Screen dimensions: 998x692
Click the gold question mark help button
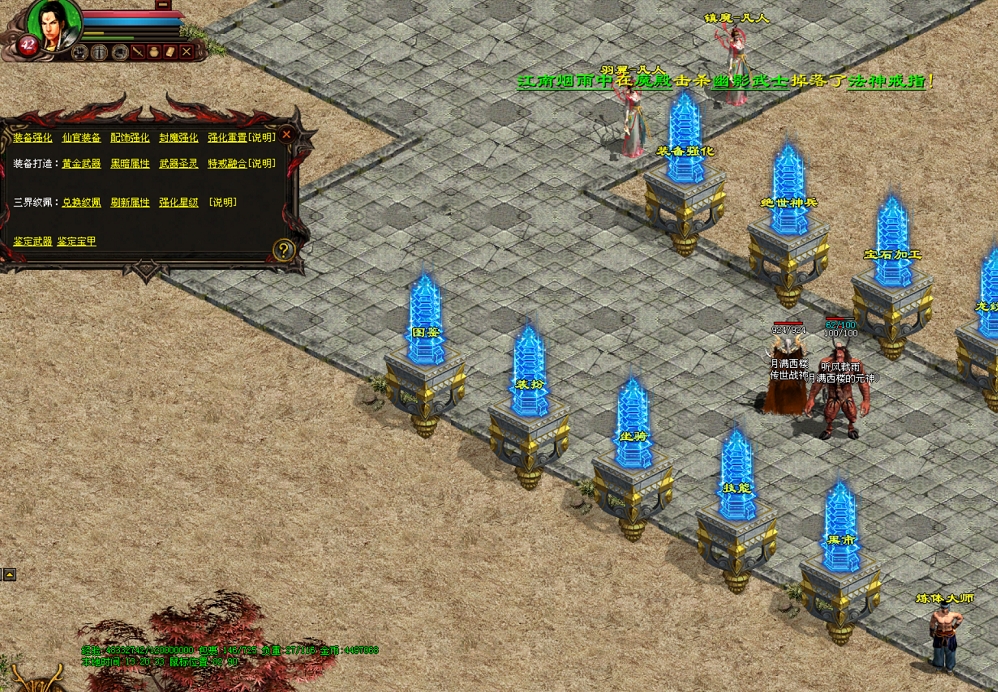(284, 250)
